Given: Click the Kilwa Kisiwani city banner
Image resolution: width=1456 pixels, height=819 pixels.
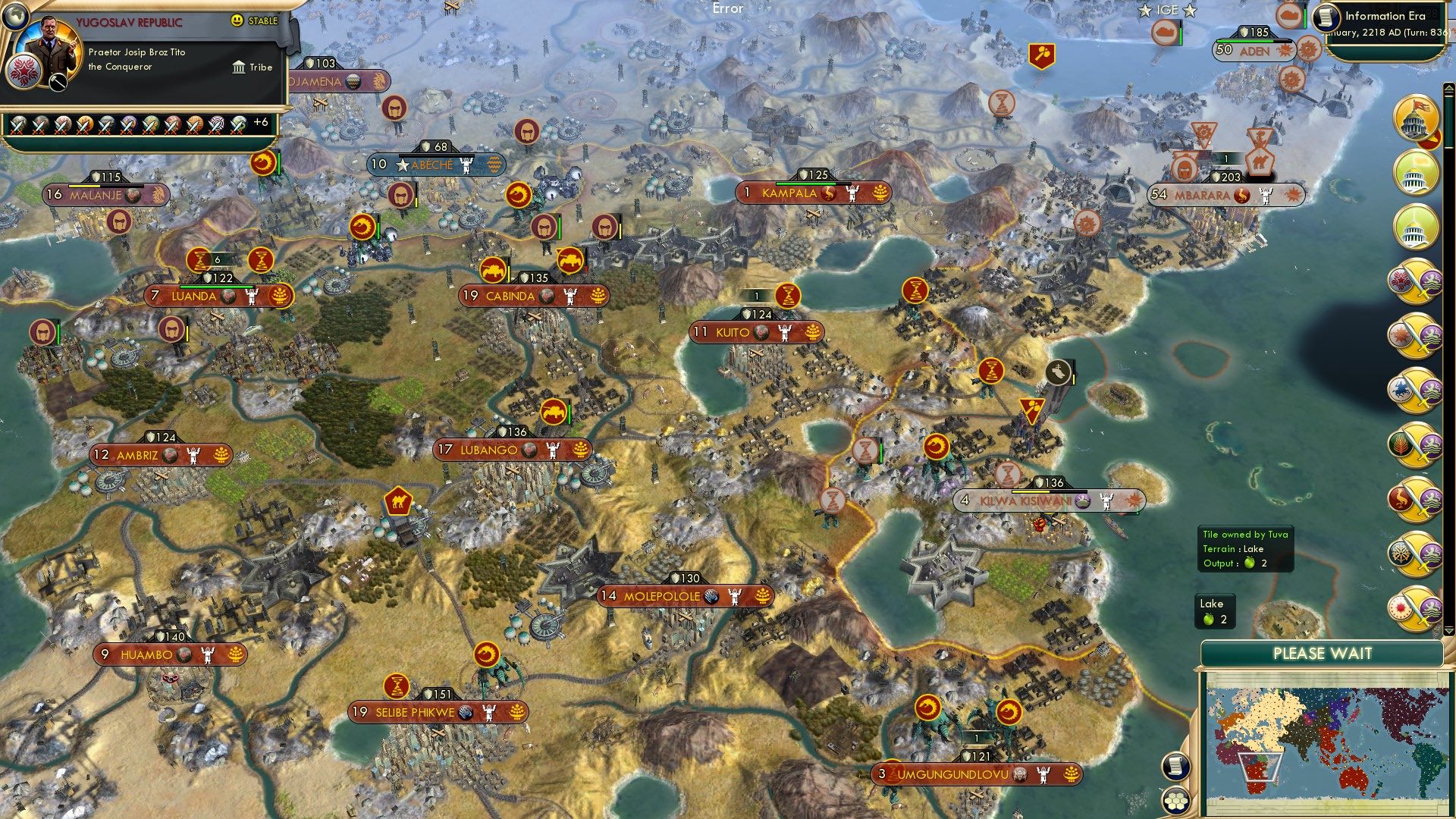Looking at the screenshot, I should 1050,500.
